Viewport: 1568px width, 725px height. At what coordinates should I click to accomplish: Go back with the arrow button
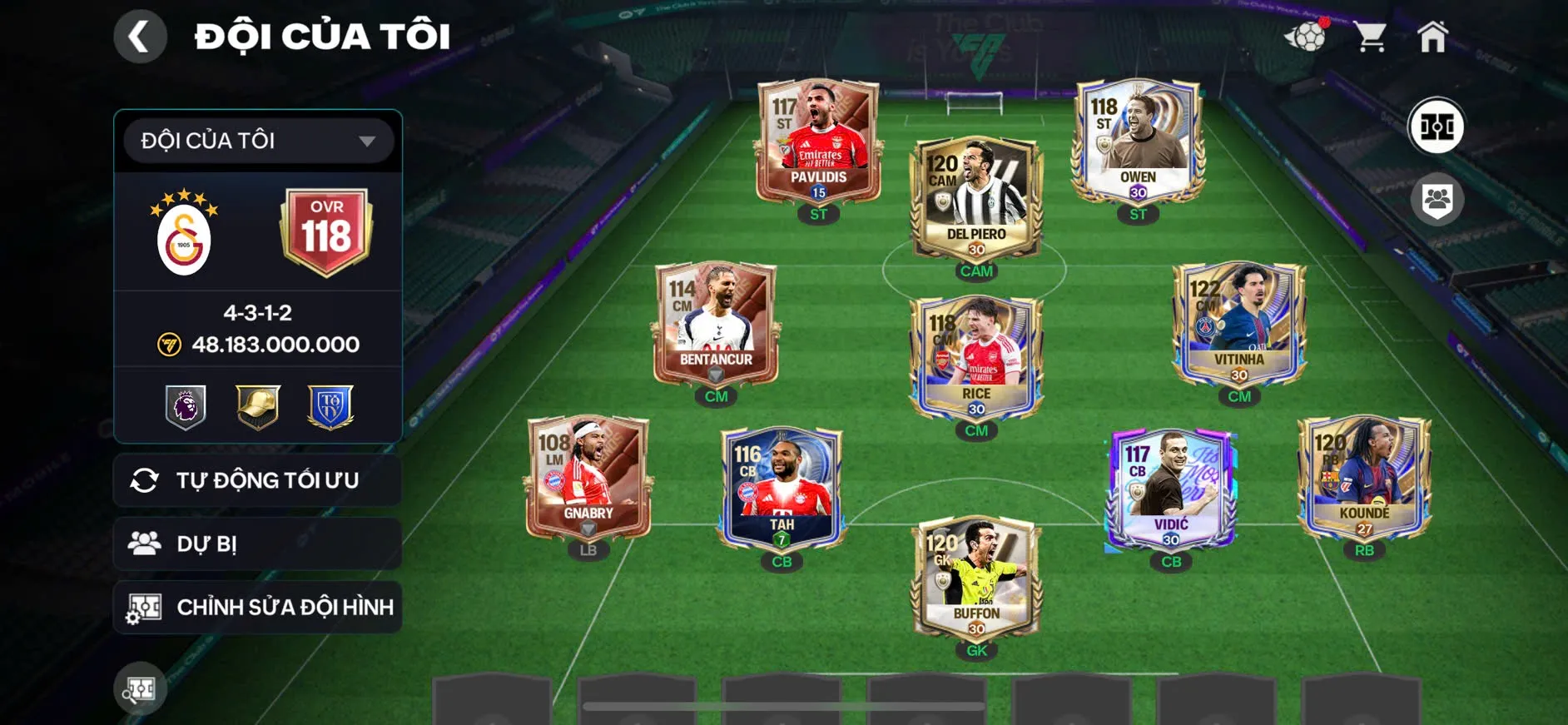(140, 37)
